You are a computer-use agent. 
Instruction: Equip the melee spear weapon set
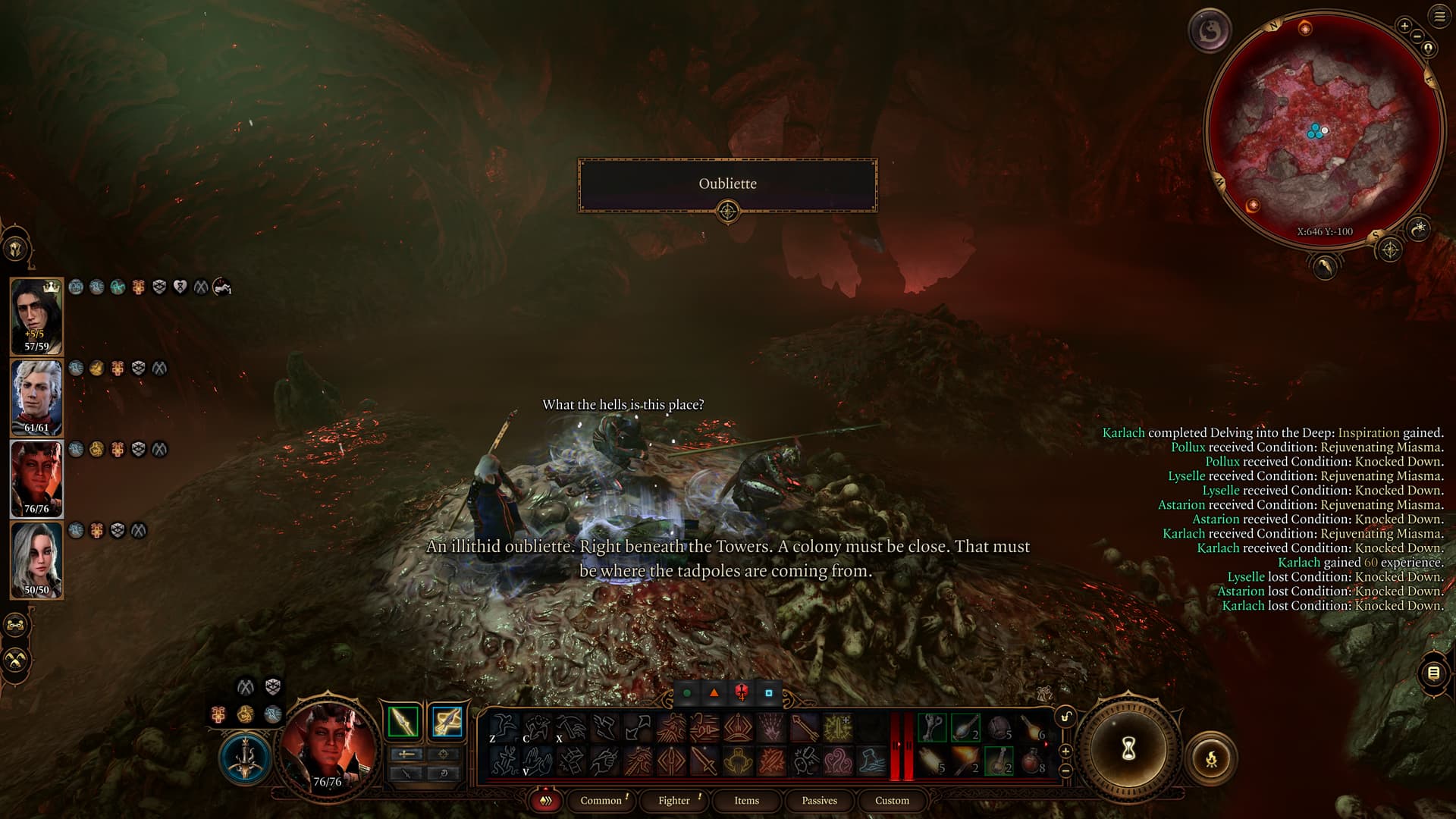coord(403,721)
